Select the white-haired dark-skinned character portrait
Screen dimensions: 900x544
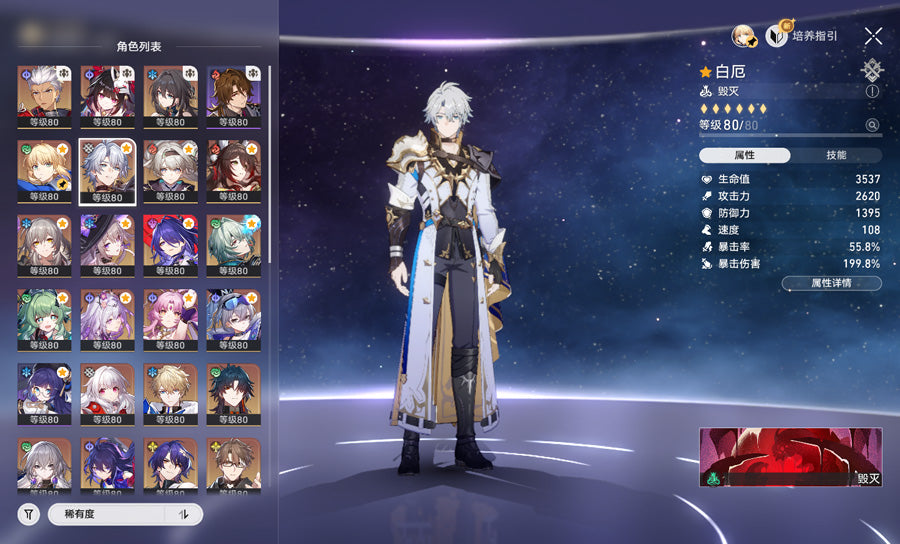tap(44, 96)
